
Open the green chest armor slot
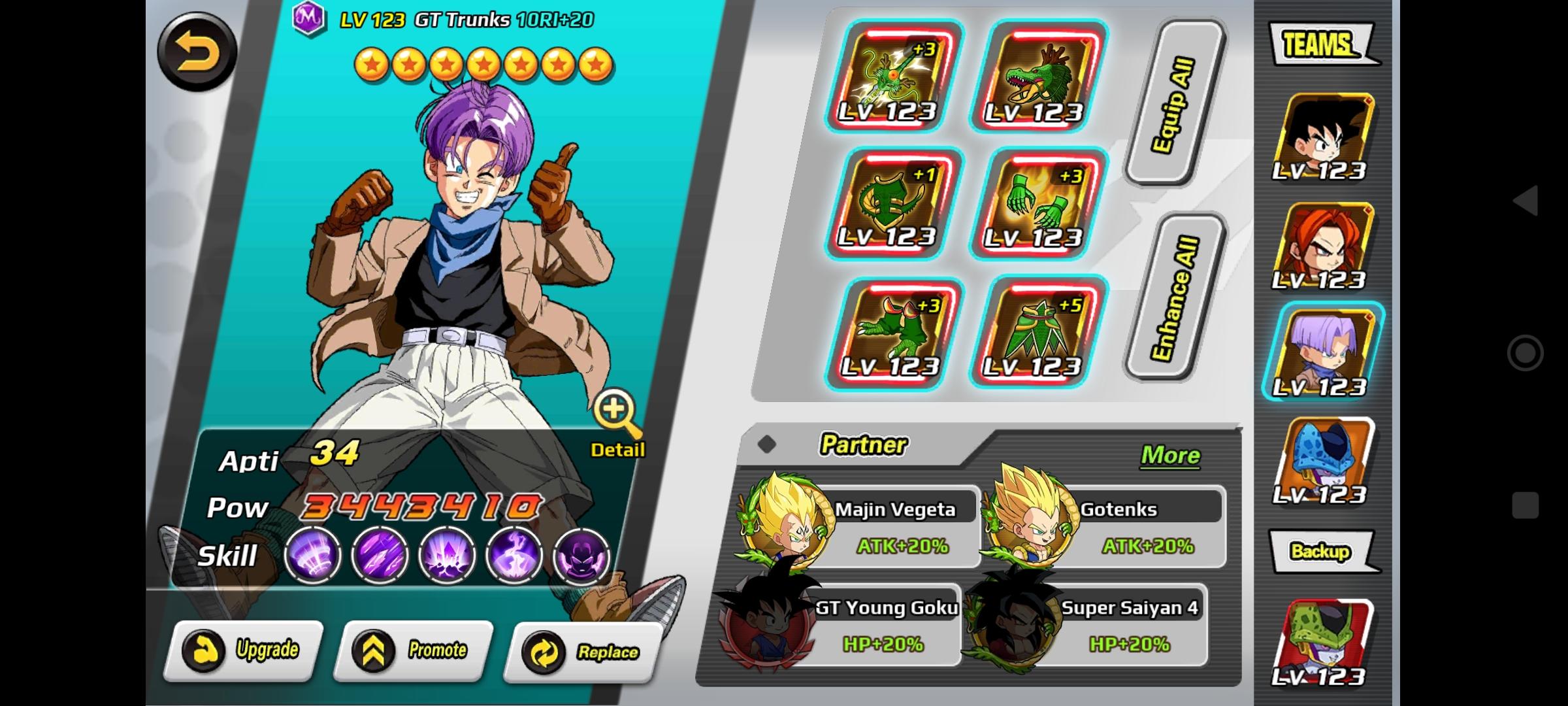point(892,204)
